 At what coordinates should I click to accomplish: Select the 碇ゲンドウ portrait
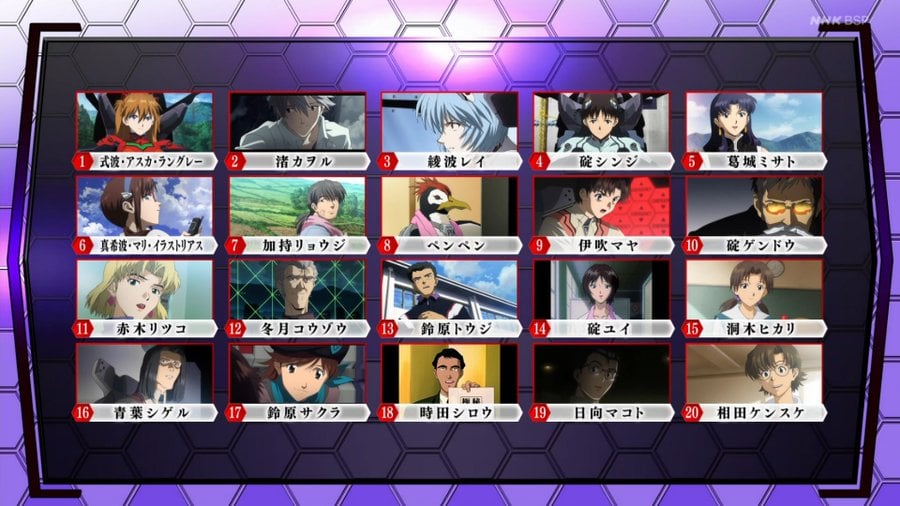[753, 206]
